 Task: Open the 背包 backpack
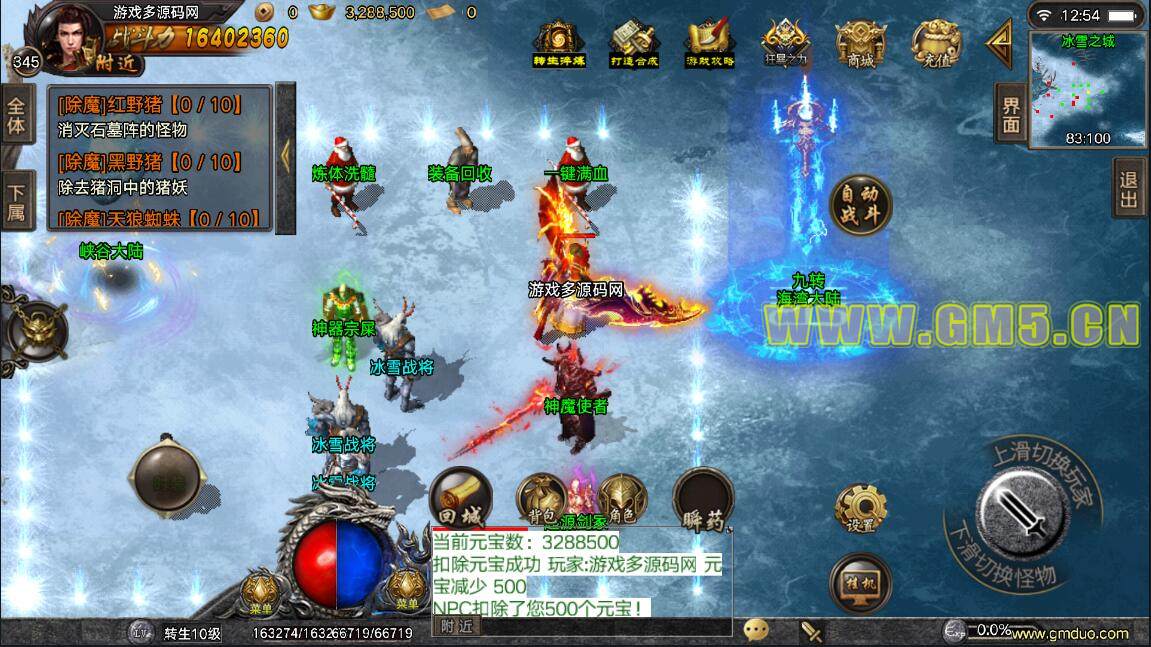point(541,499)
